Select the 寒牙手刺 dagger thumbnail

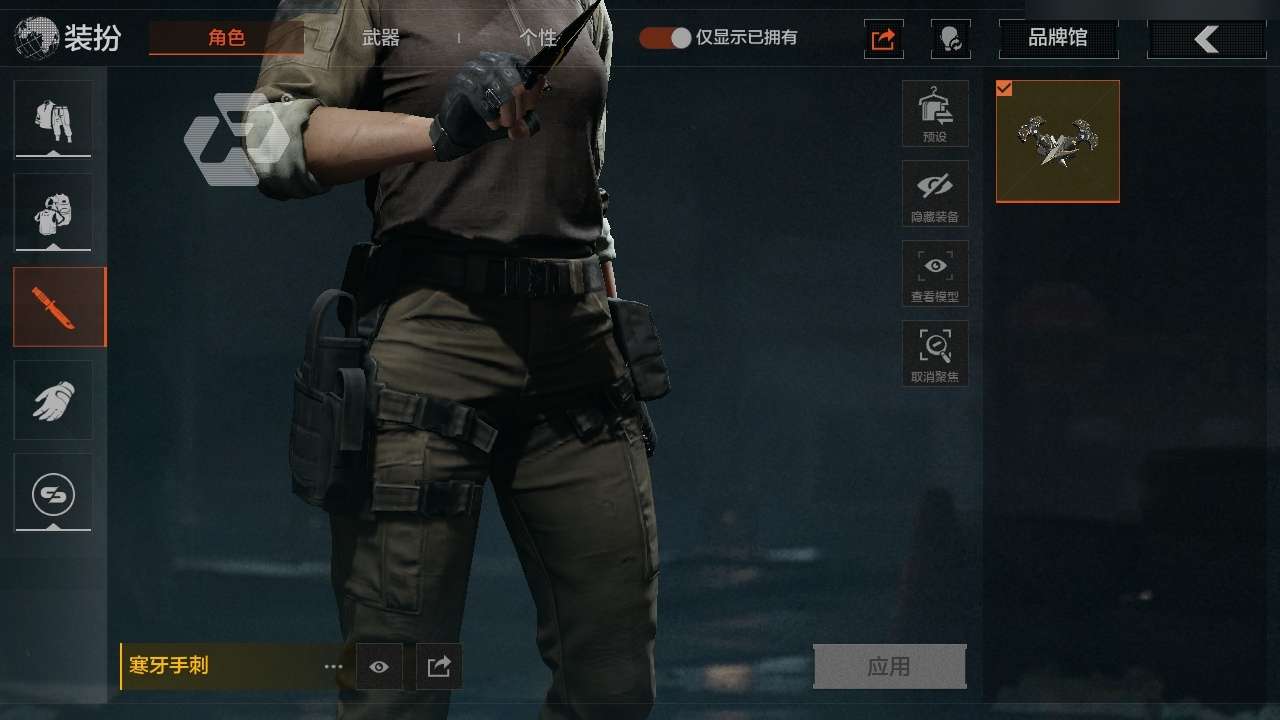(1058, 141)
